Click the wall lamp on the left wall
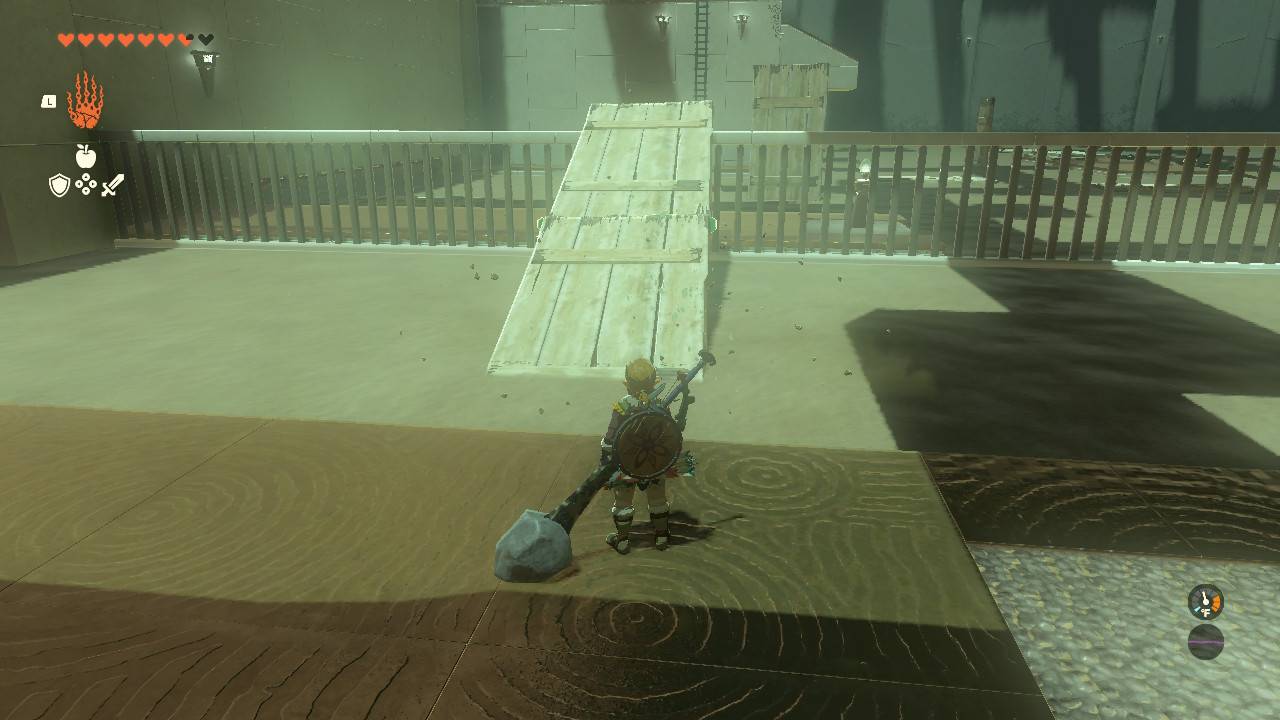The width and height of the screenshot is (1280, 720). (207, 60)
